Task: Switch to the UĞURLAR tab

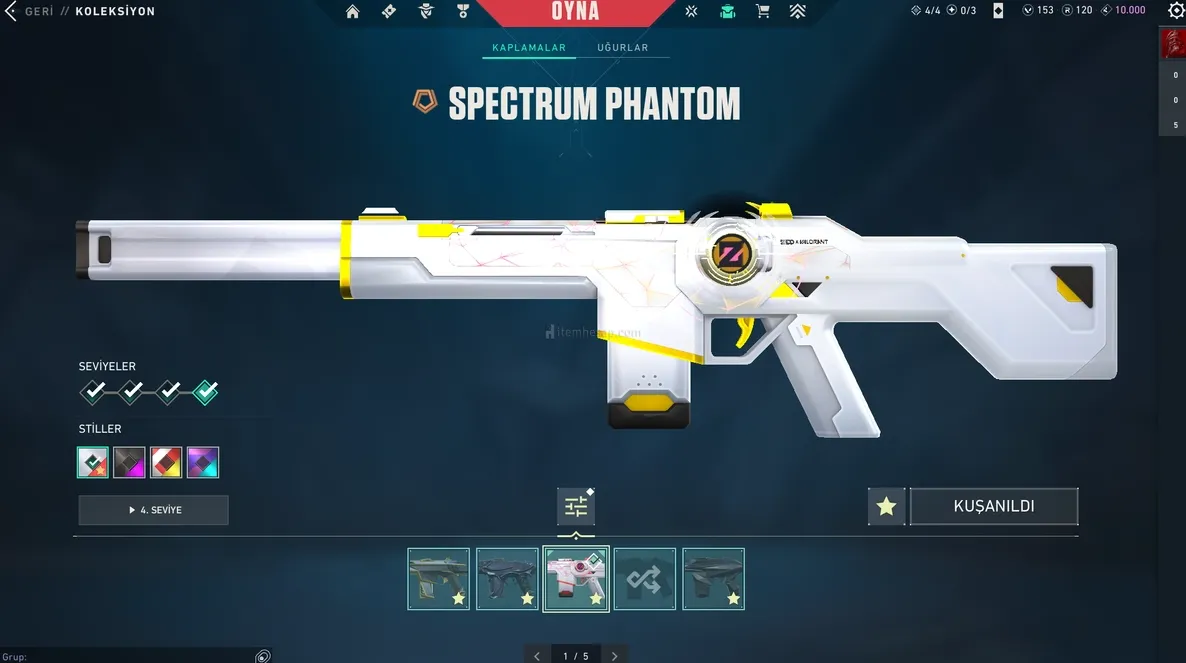Action: pos(622,48)
